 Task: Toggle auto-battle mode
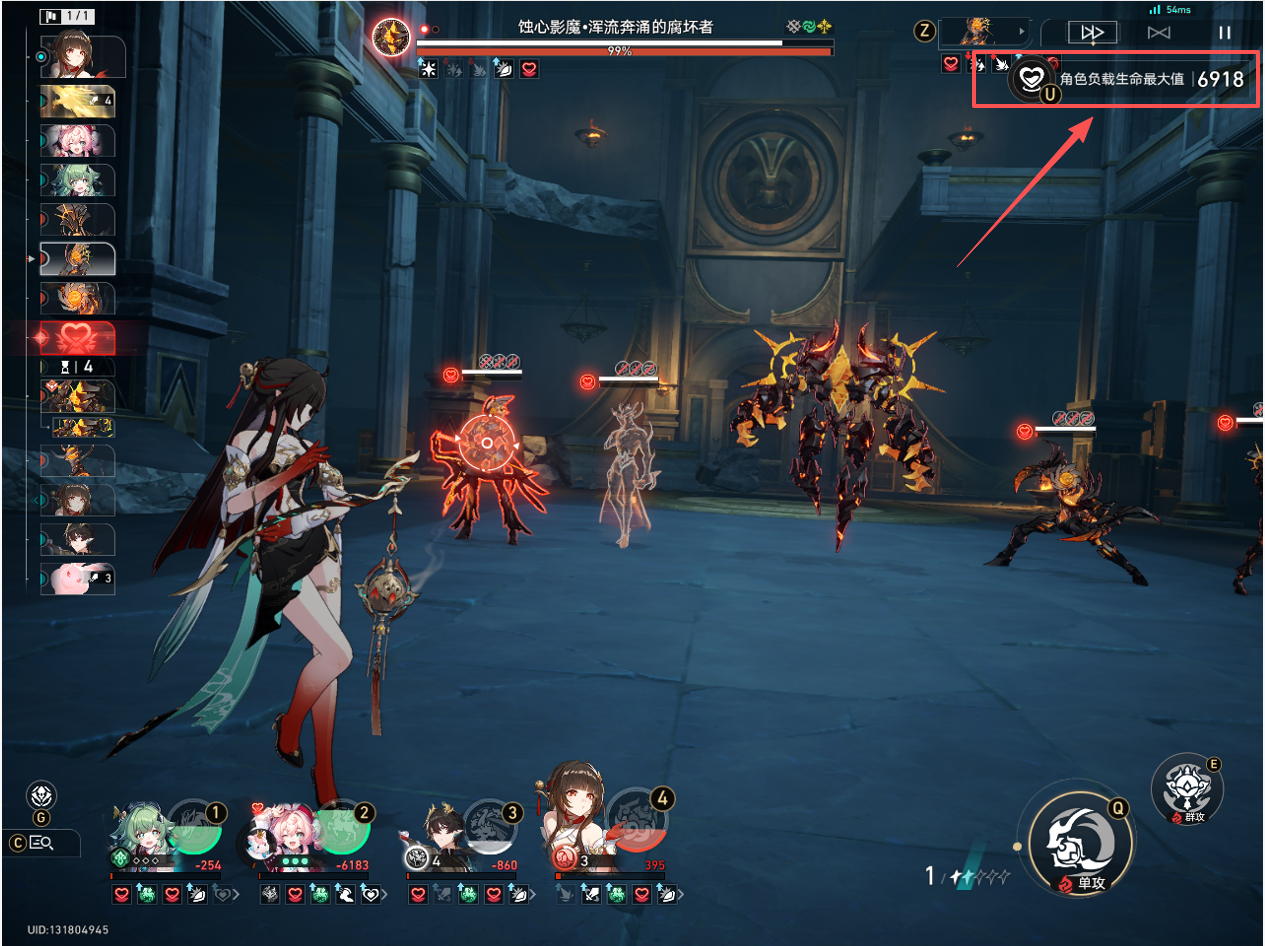click(1159, 33)
